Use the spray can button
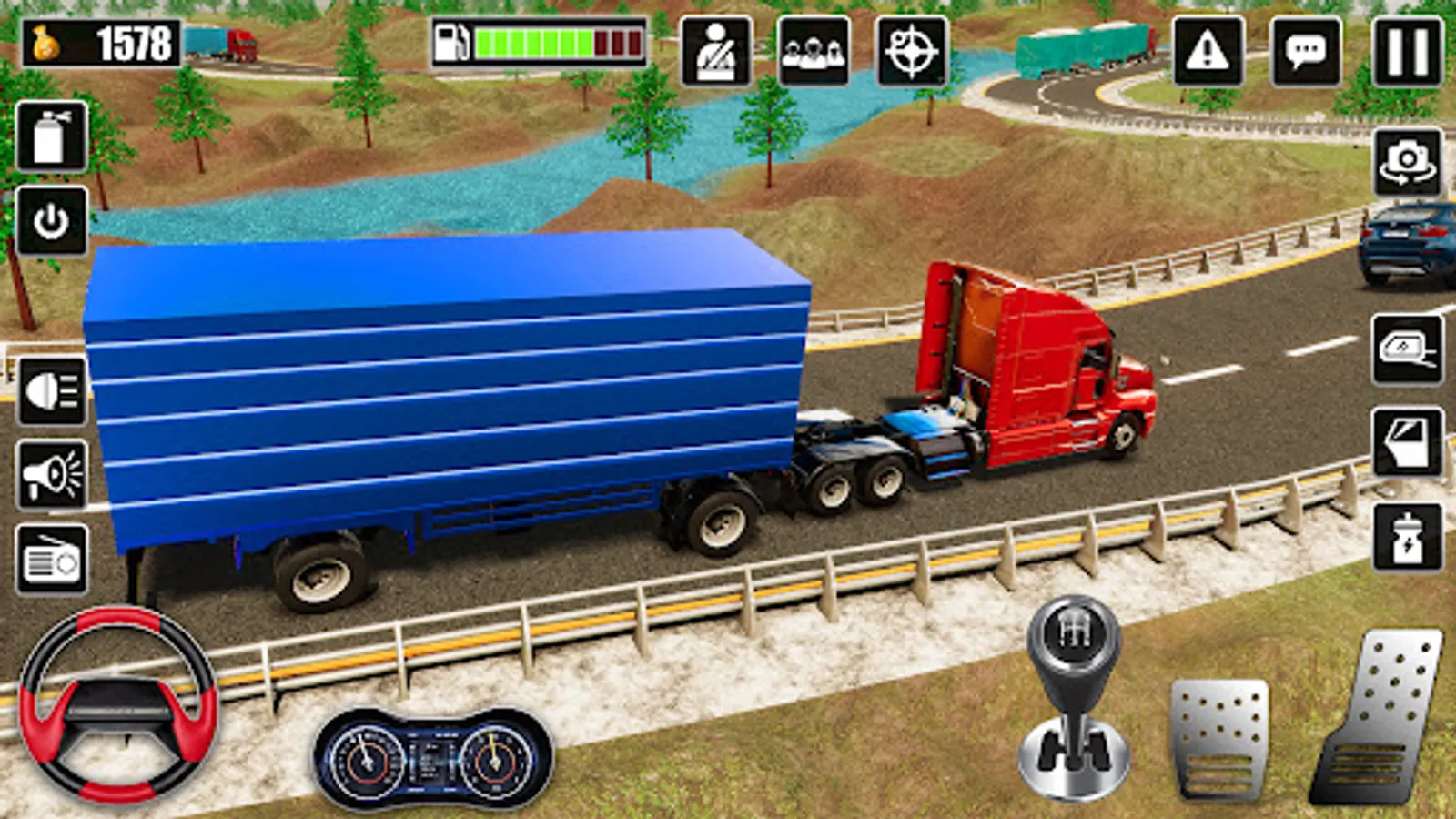The height and width of the screenshot is (819, 1456). pos(51,137)
